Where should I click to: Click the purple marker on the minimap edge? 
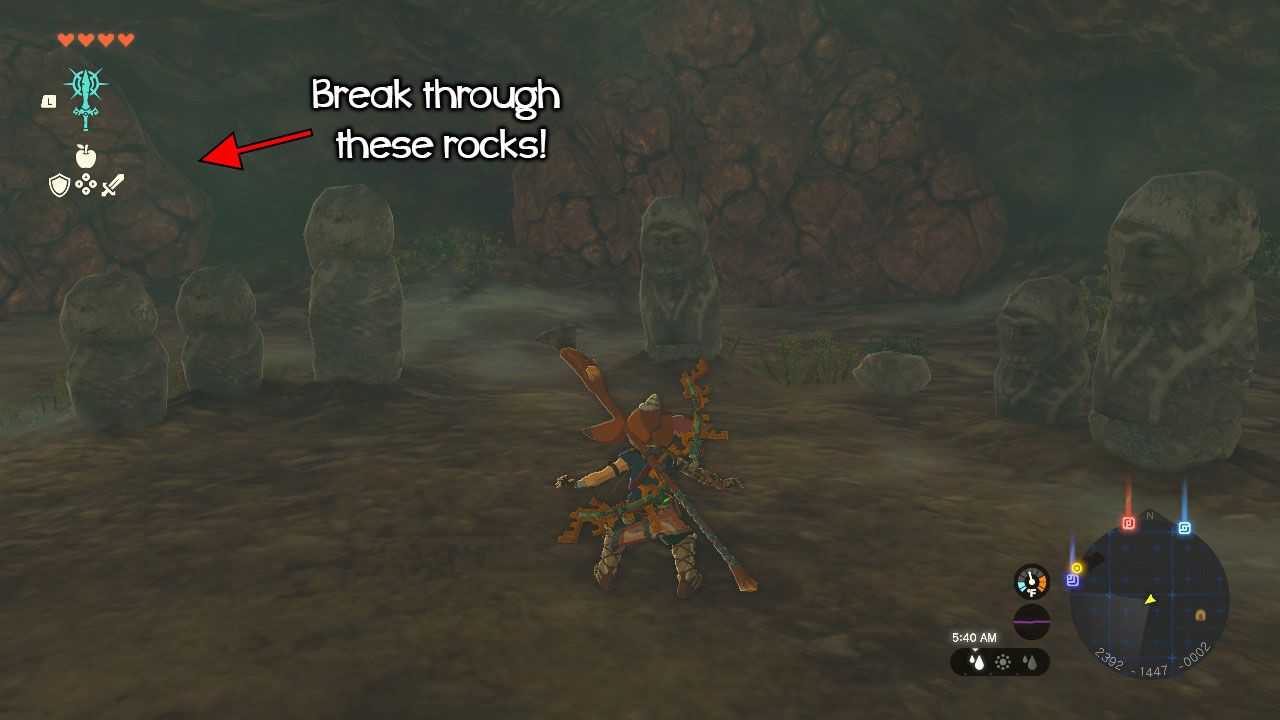1070,580
